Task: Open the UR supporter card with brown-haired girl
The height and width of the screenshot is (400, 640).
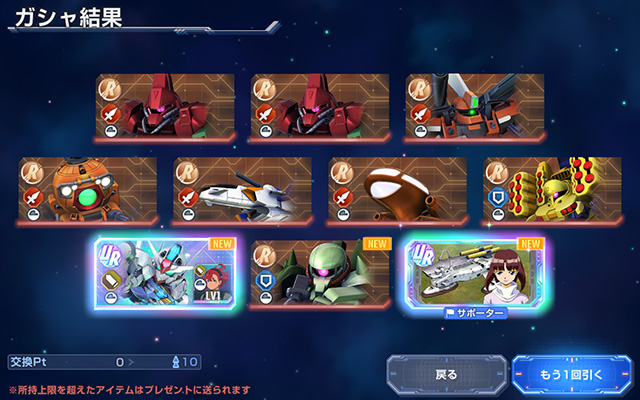Action: [475, 272]
